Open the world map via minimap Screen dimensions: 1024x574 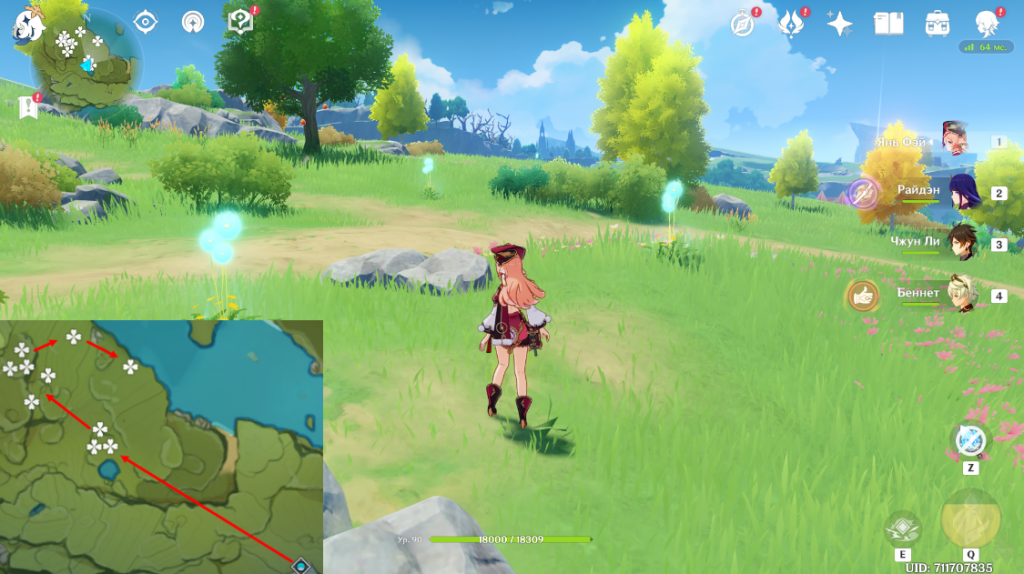tap(87, 62)
